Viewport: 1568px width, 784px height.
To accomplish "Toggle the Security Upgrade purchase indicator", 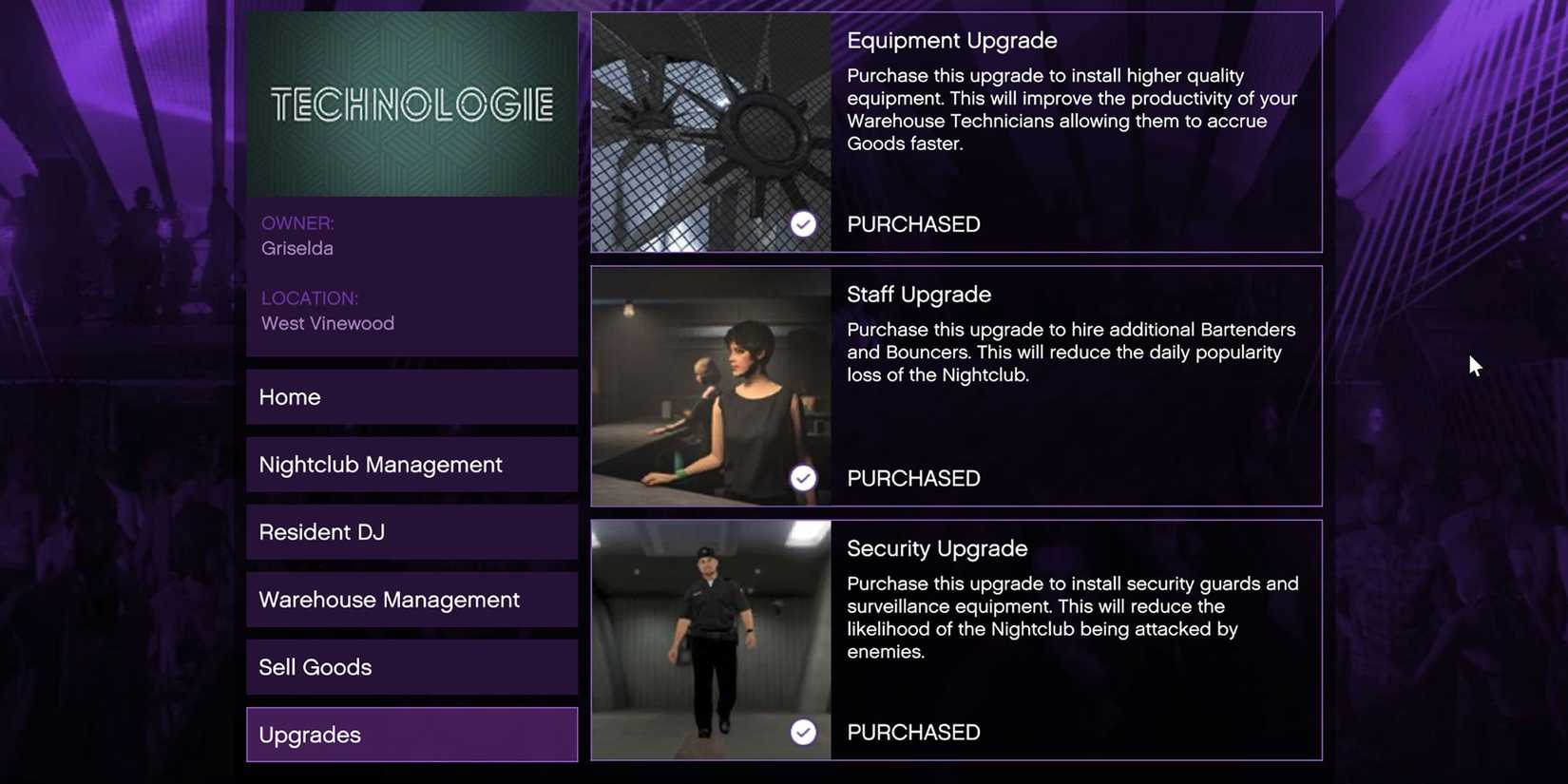I will click(803, 732).
